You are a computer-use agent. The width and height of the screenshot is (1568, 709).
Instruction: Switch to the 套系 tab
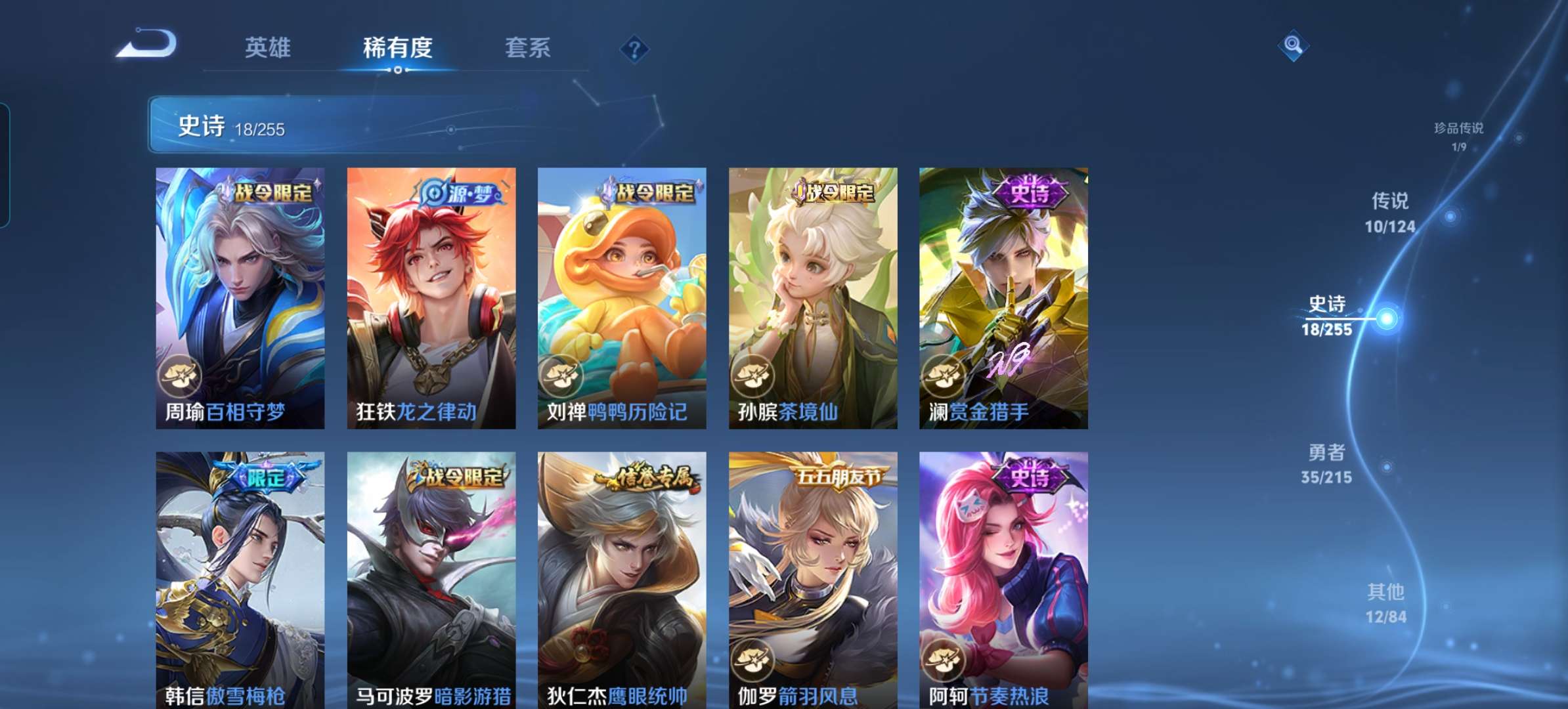click(528, 47)
